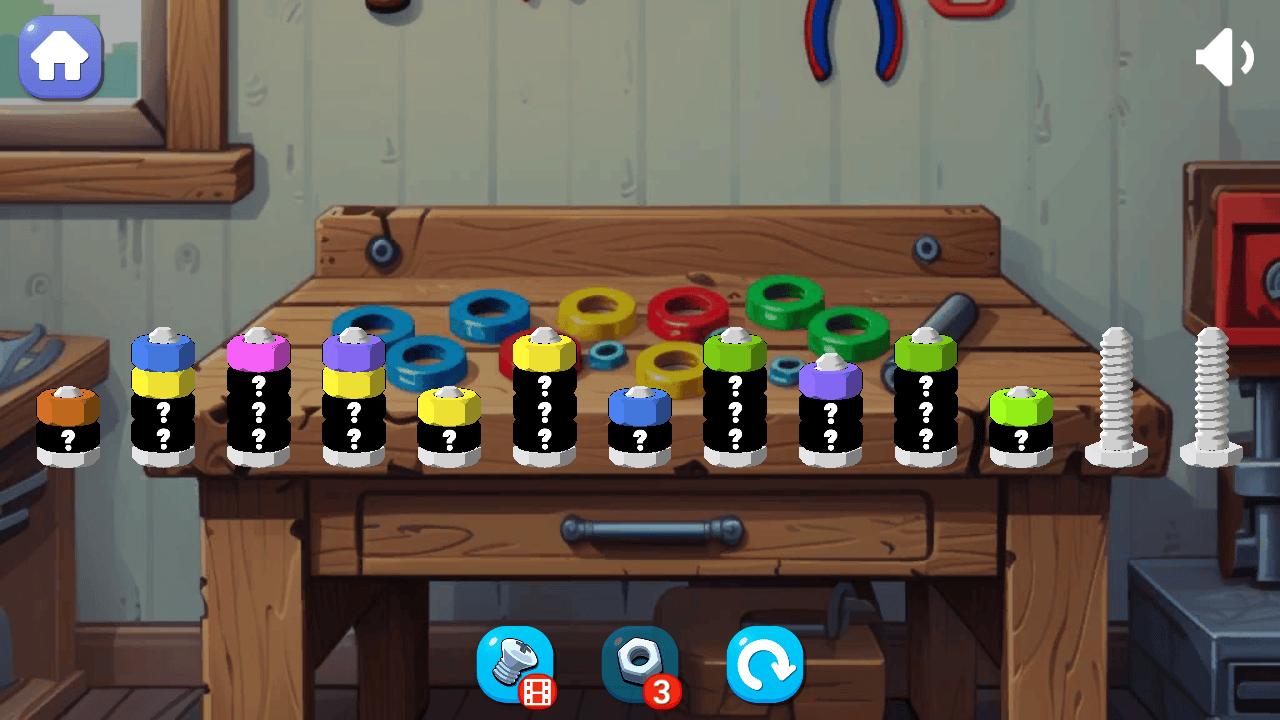Tap the home icon
This screenshot has width=1280, height=720.
60,57
